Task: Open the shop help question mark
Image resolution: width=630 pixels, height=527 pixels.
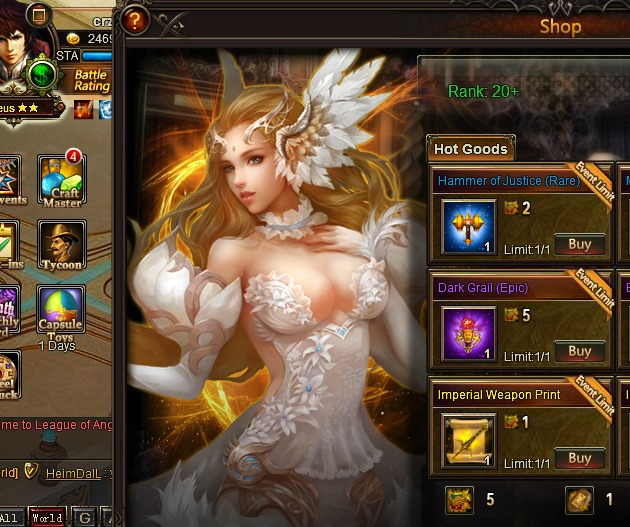Action: click(135, 20)
